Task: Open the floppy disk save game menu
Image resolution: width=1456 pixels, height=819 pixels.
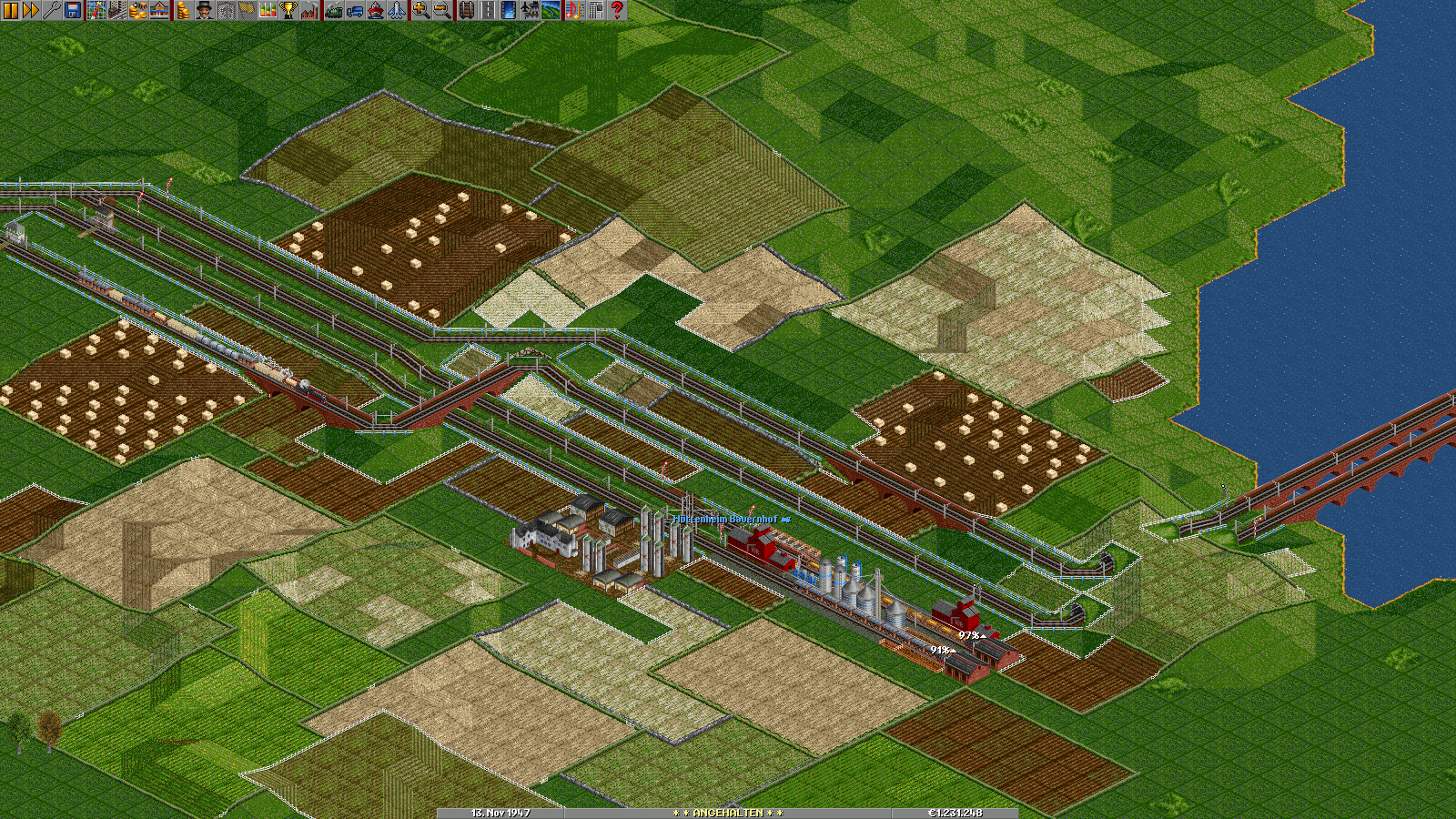Action: click(x=72, y=10)
